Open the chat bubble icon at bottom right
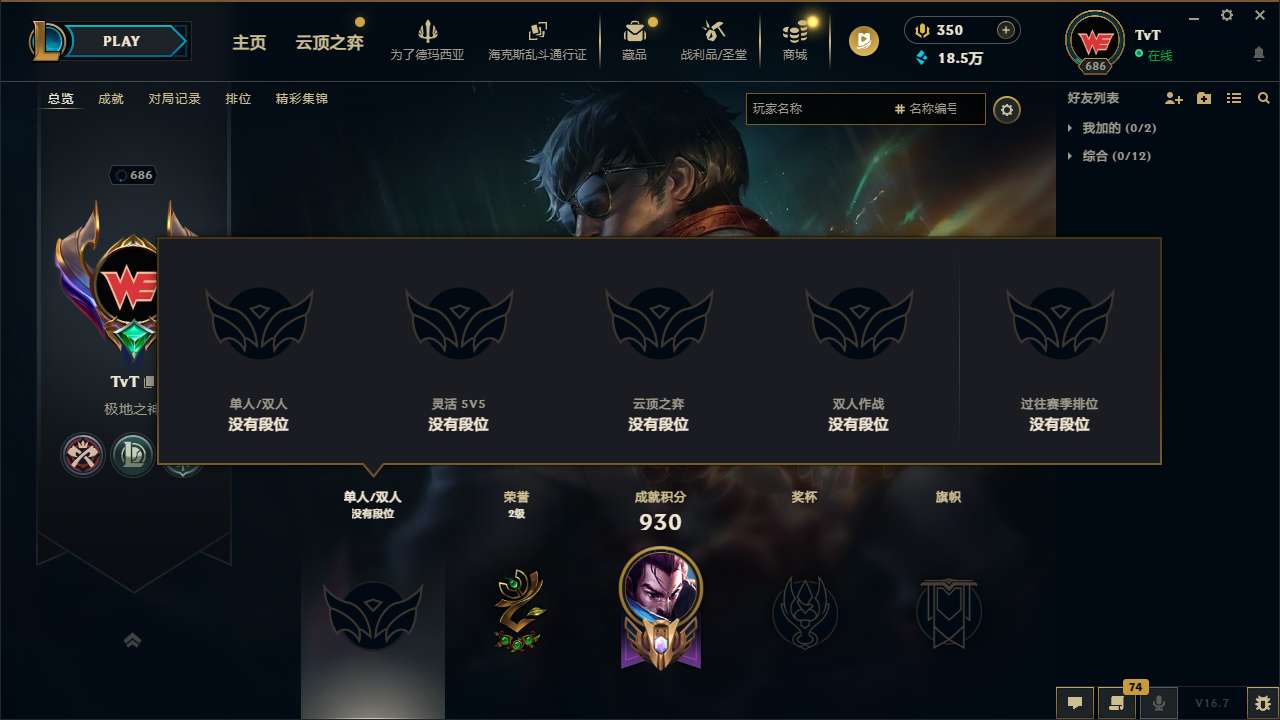This screenshot has height=720, width=1280. click(x=1074, y=704)
